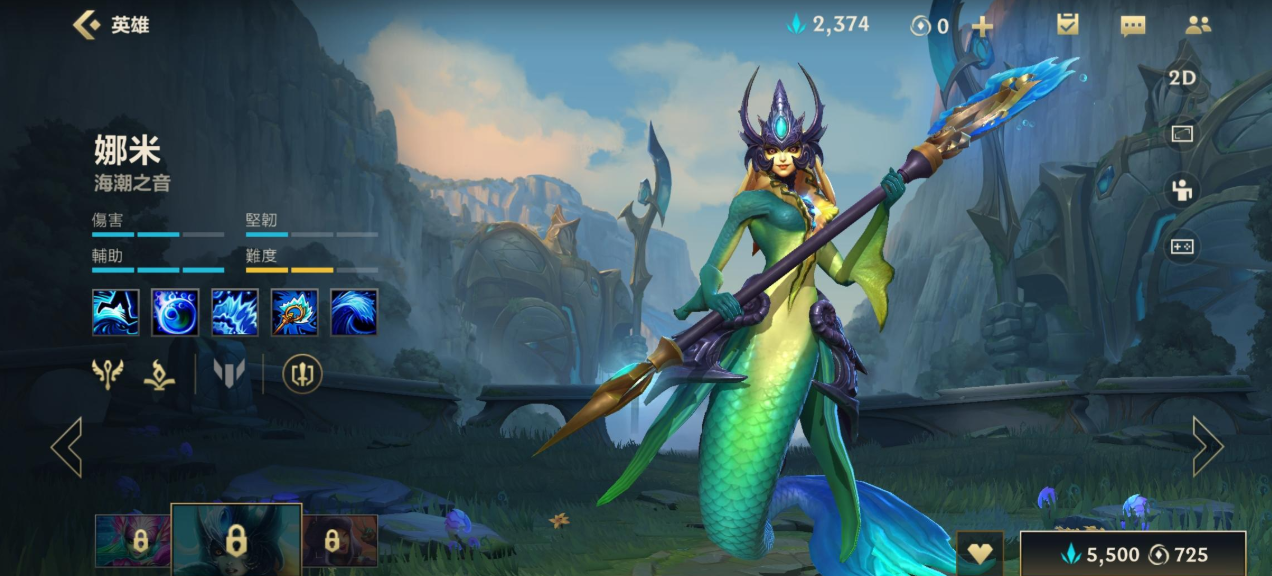Open the champion pose figure icon

pos(1183,190)
